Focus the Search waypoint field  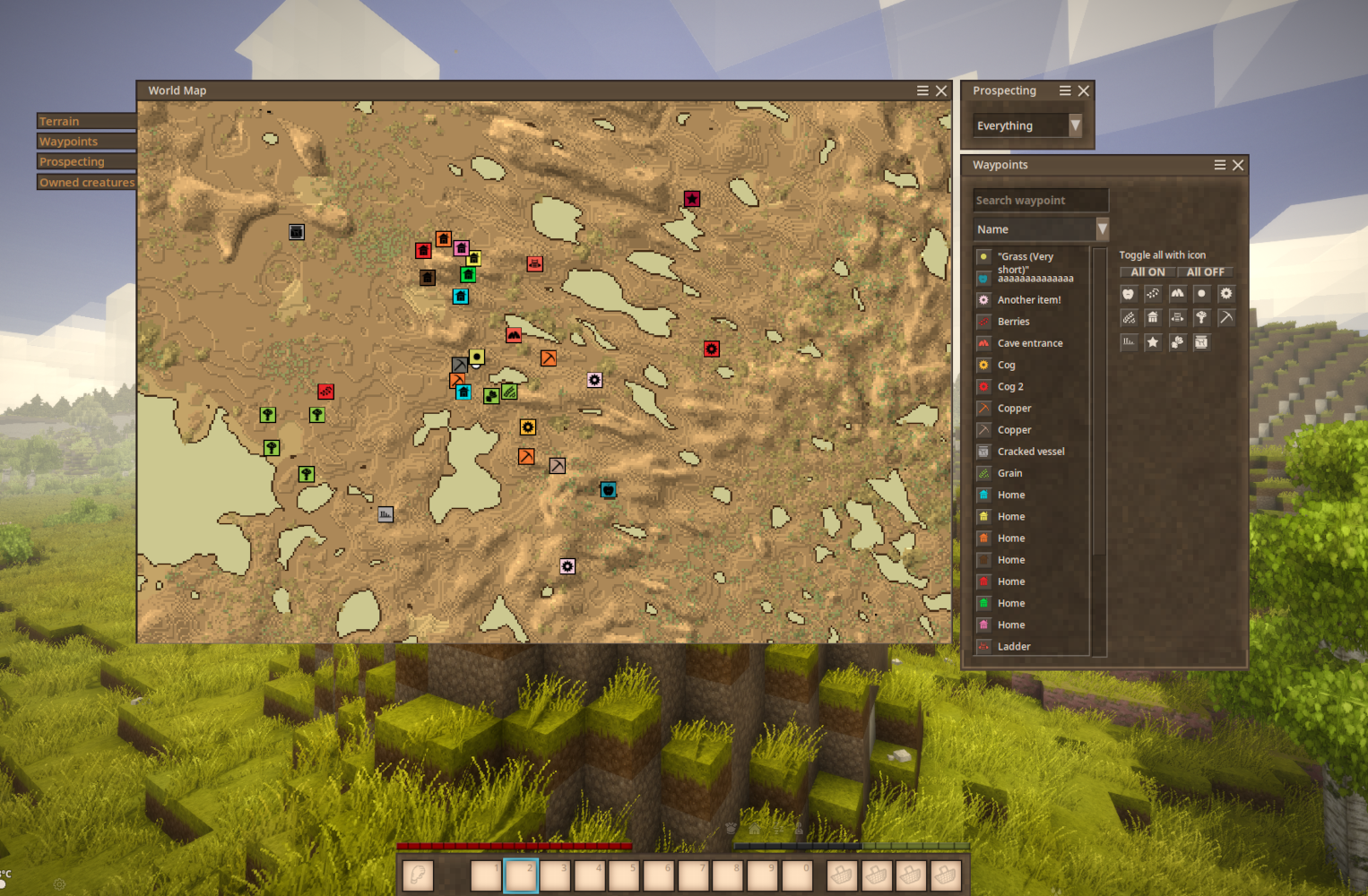(1040, 201)
